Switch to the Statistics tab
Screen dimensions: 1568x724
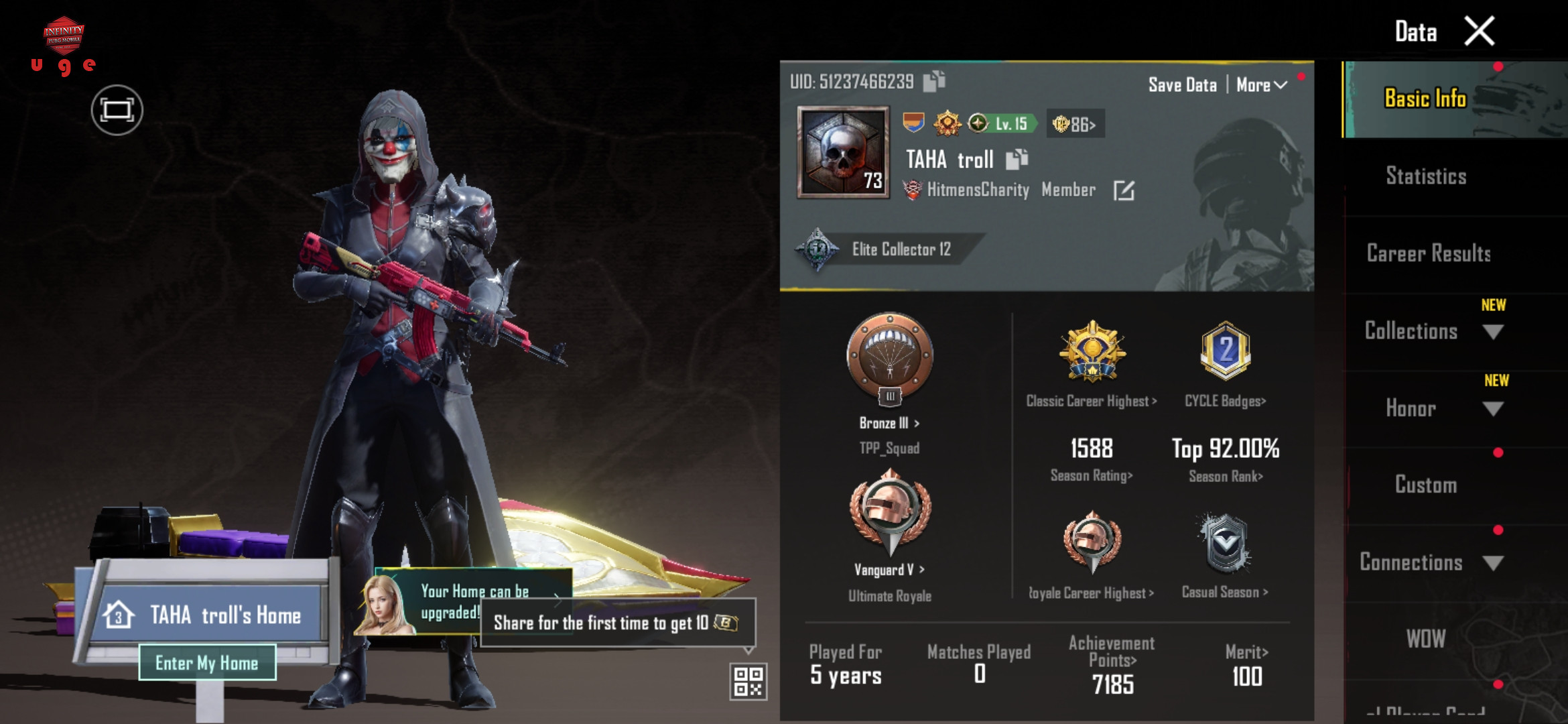1426,176
